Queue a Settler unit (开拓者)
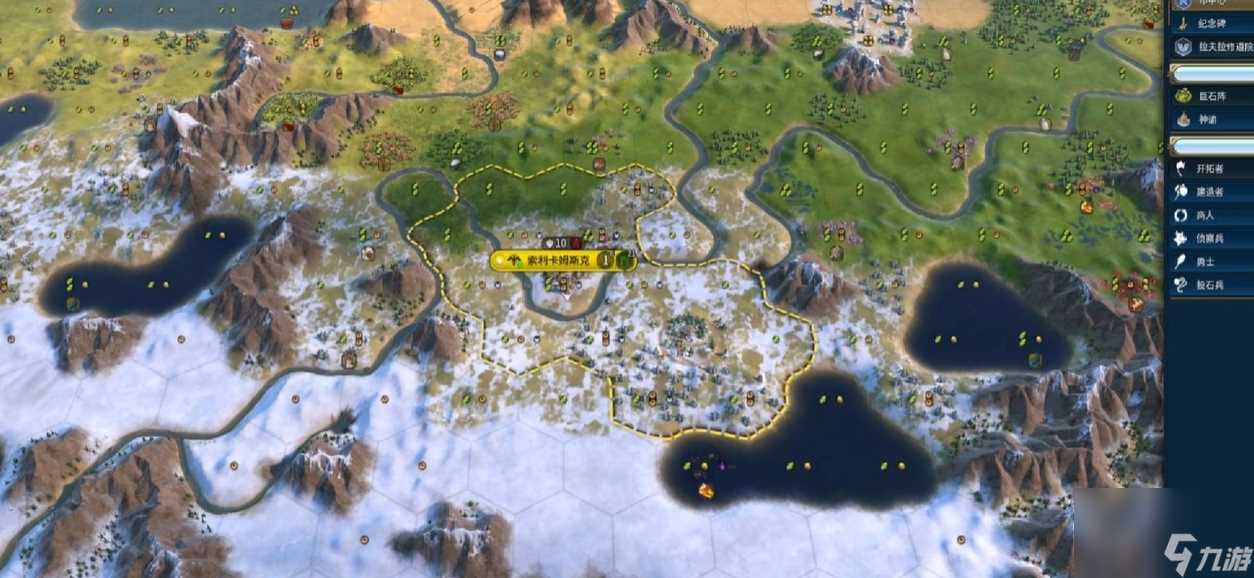1254x578 pixels. click(x=1210, y=168)
